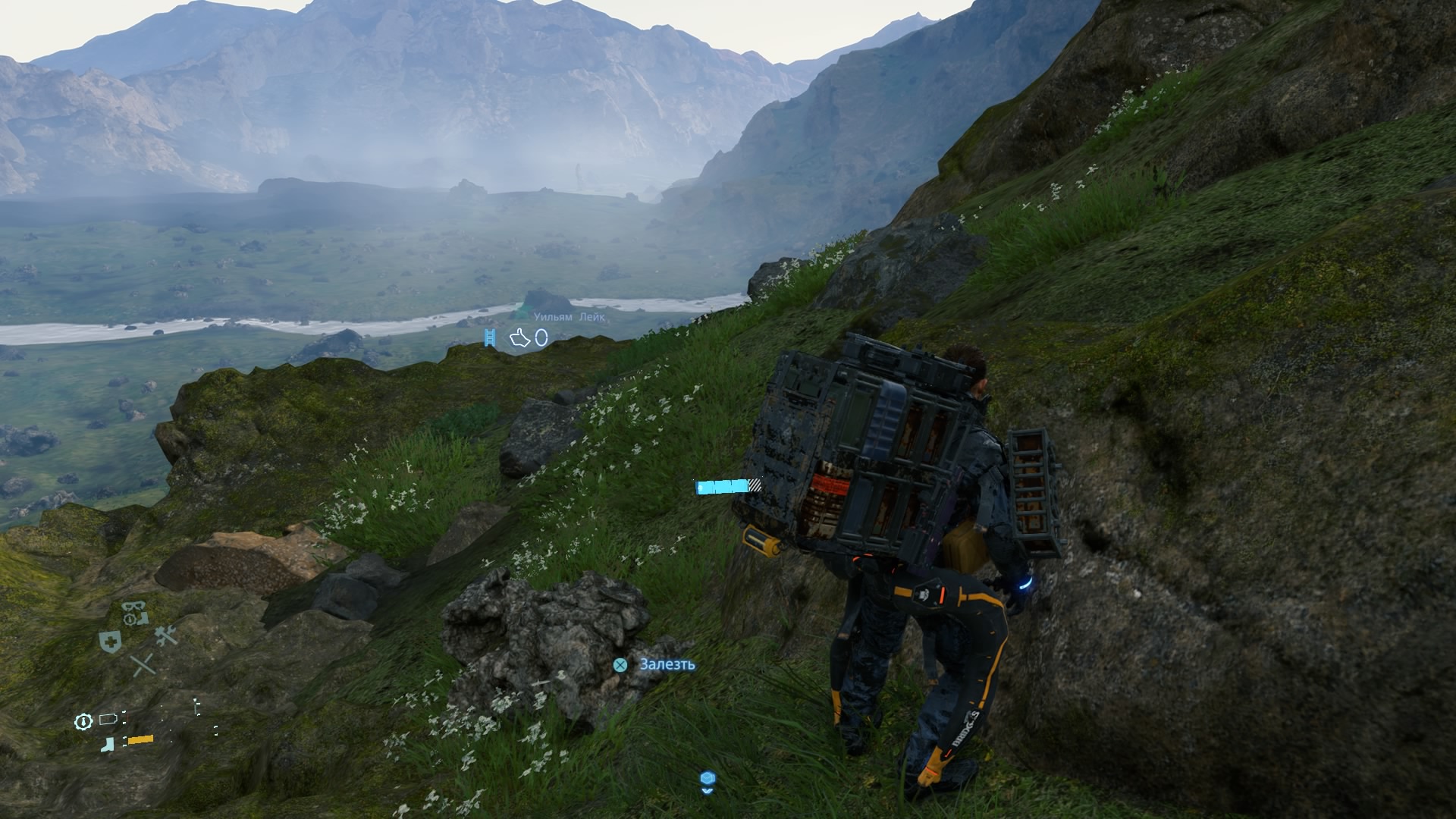Viewport: 1456px width, 819px height.
Task: Click the blue cargo cube marker
Action: [x=708, y=780]
